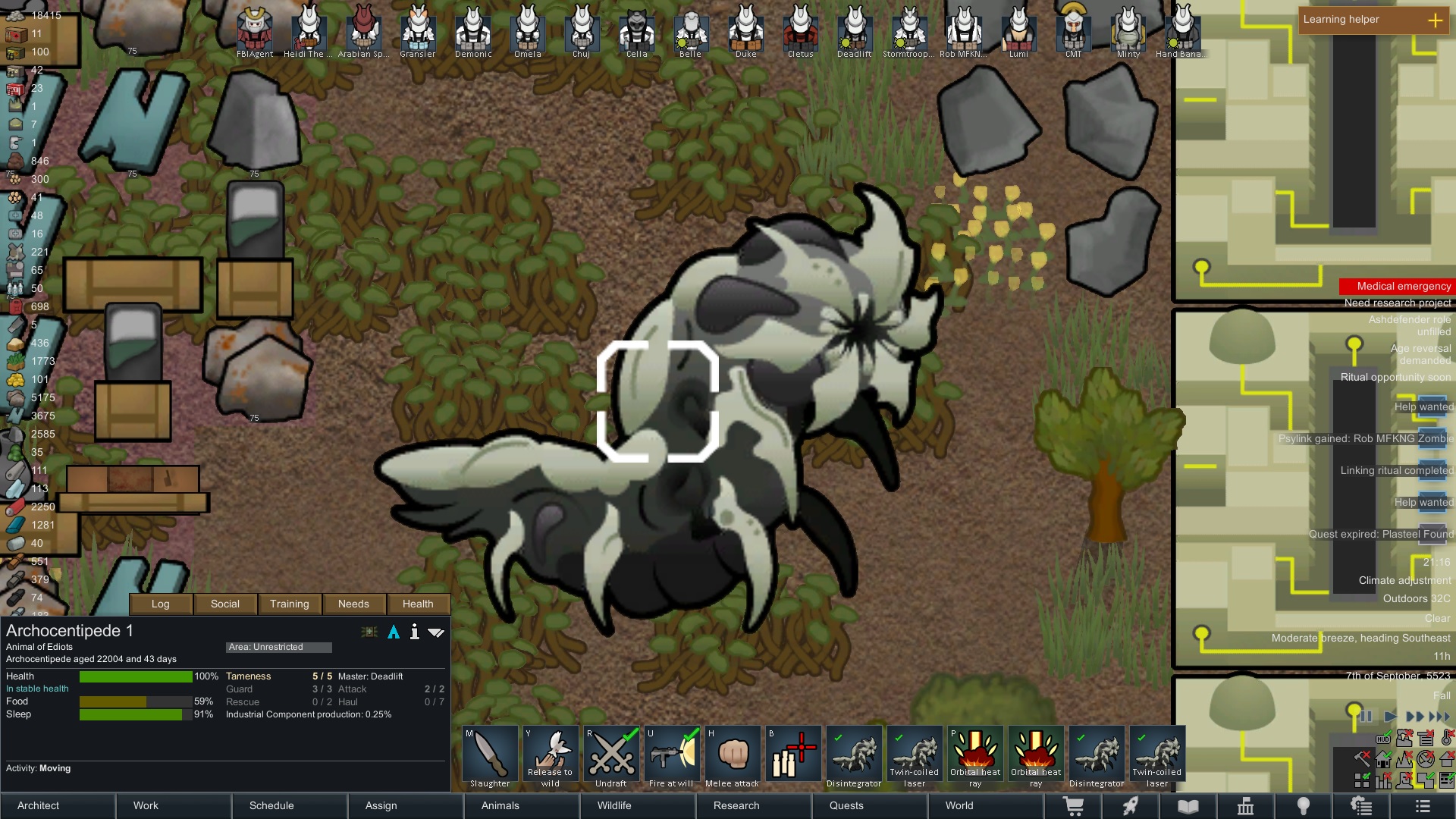The image size is (1456, 819).
Task: Click the Release to wild command
Action: pyautogui.click(x=551, y=754)
